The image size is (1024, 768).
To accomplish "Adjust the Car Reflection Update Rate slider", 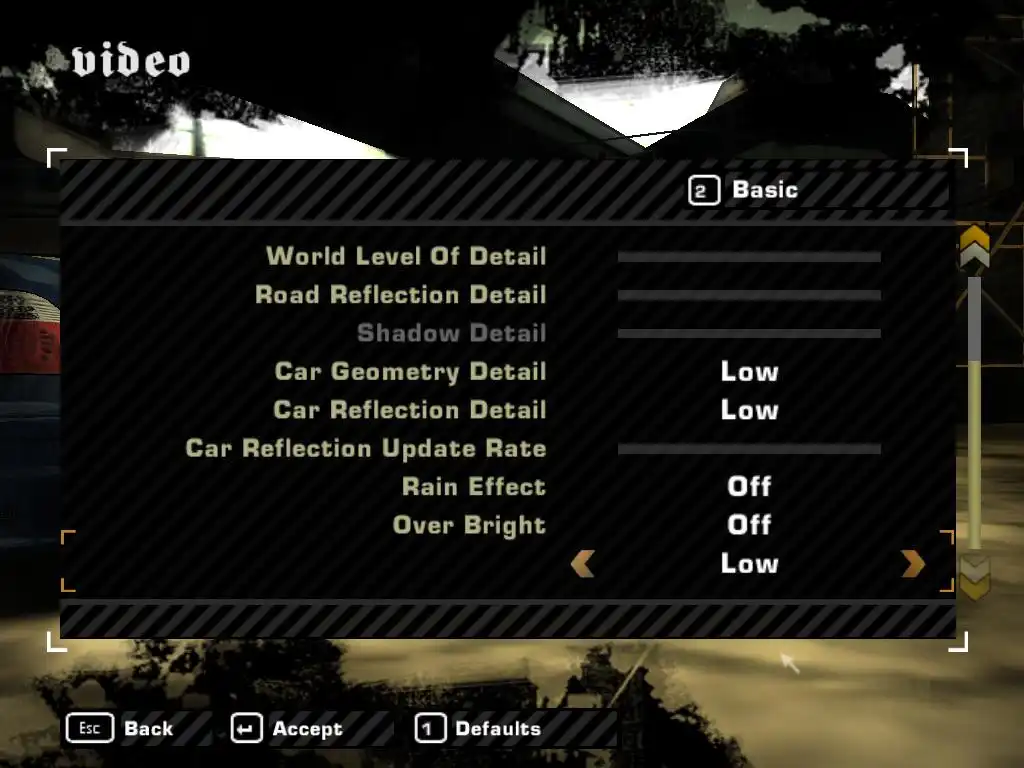I will 749,449.
